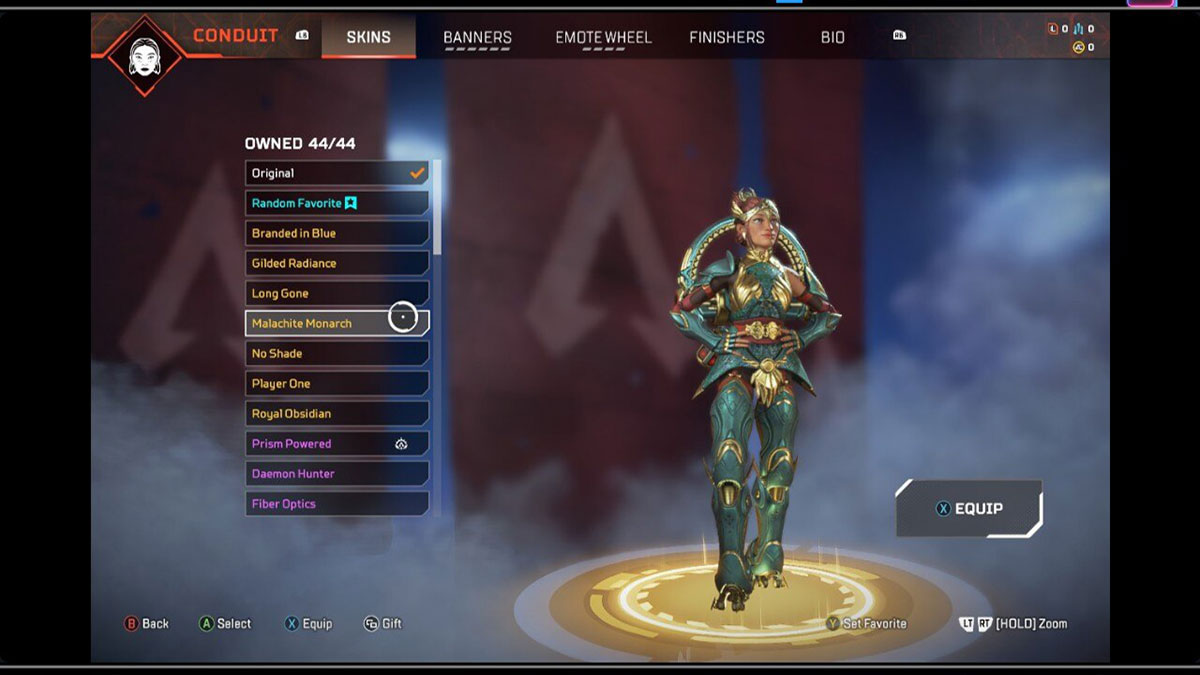Viewport: 1200px width, 675px height.
Task: Click the Equip button
Action: 968,508
